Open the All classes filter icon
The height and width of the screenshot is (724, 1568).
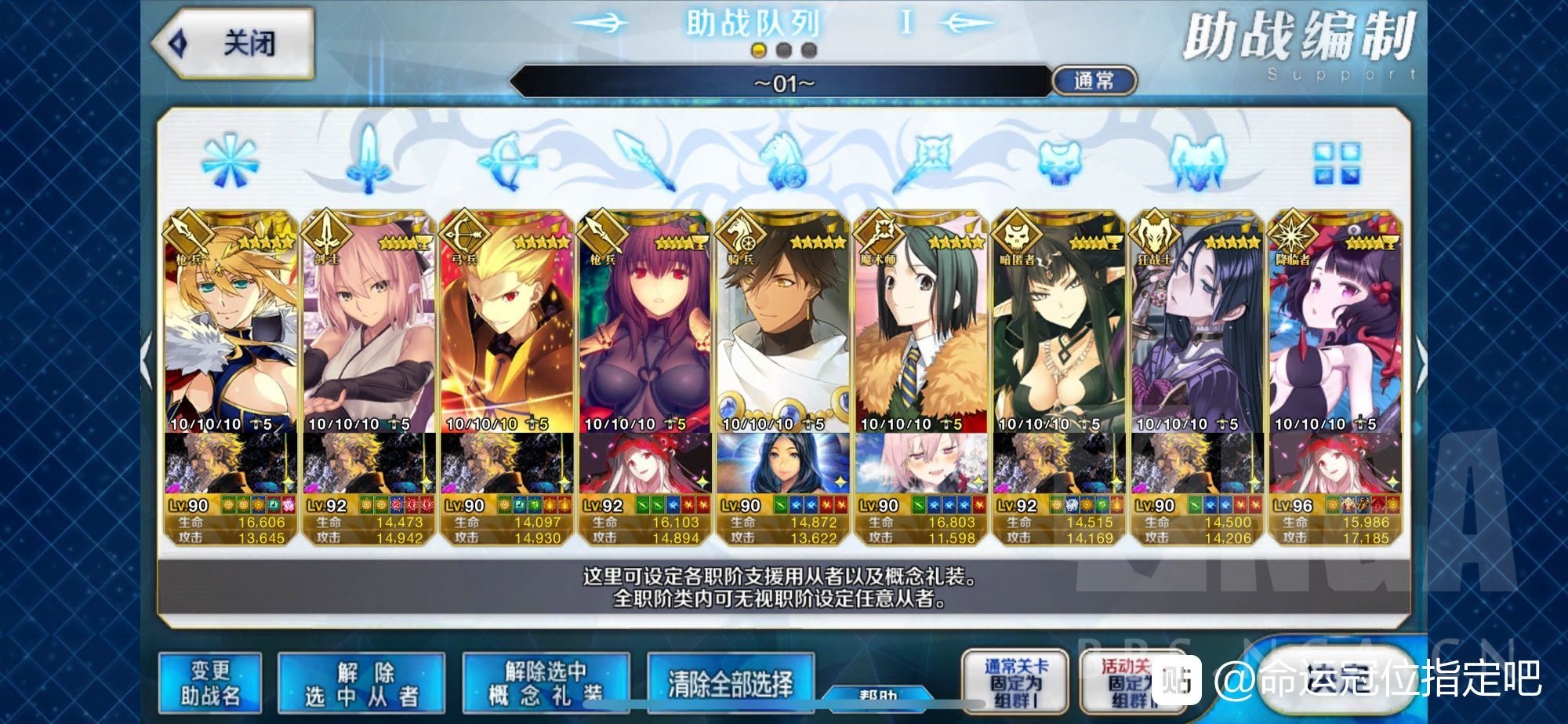(229, 162)
